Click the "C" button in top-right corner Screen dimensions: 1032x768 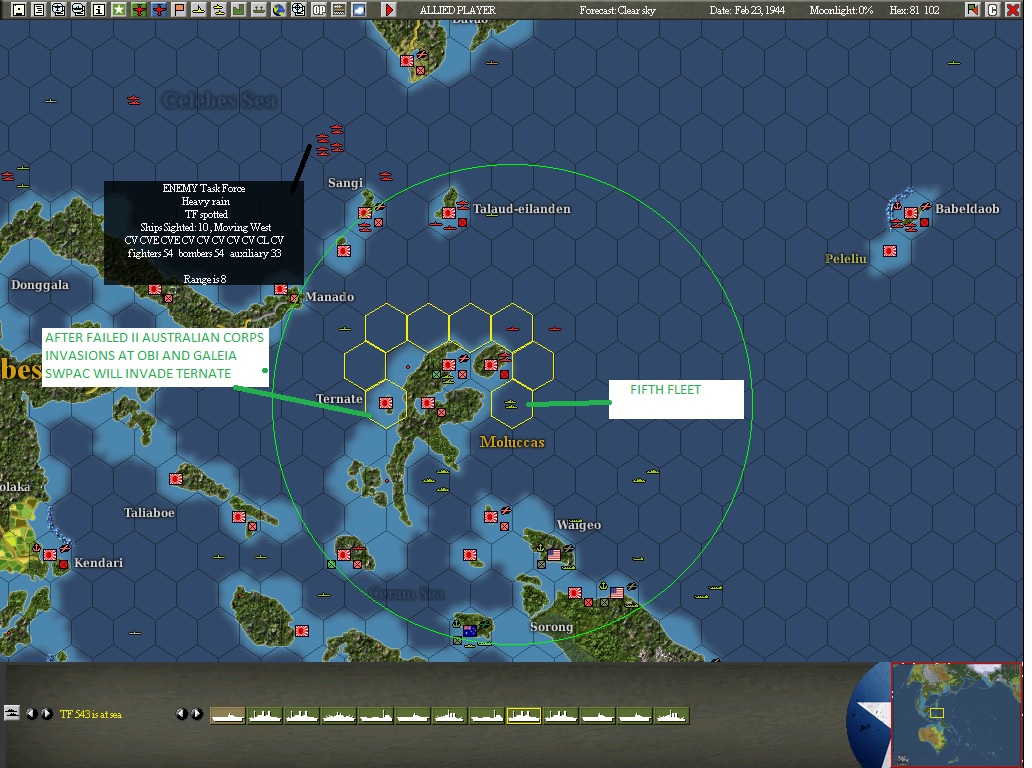tap(993, 10)
